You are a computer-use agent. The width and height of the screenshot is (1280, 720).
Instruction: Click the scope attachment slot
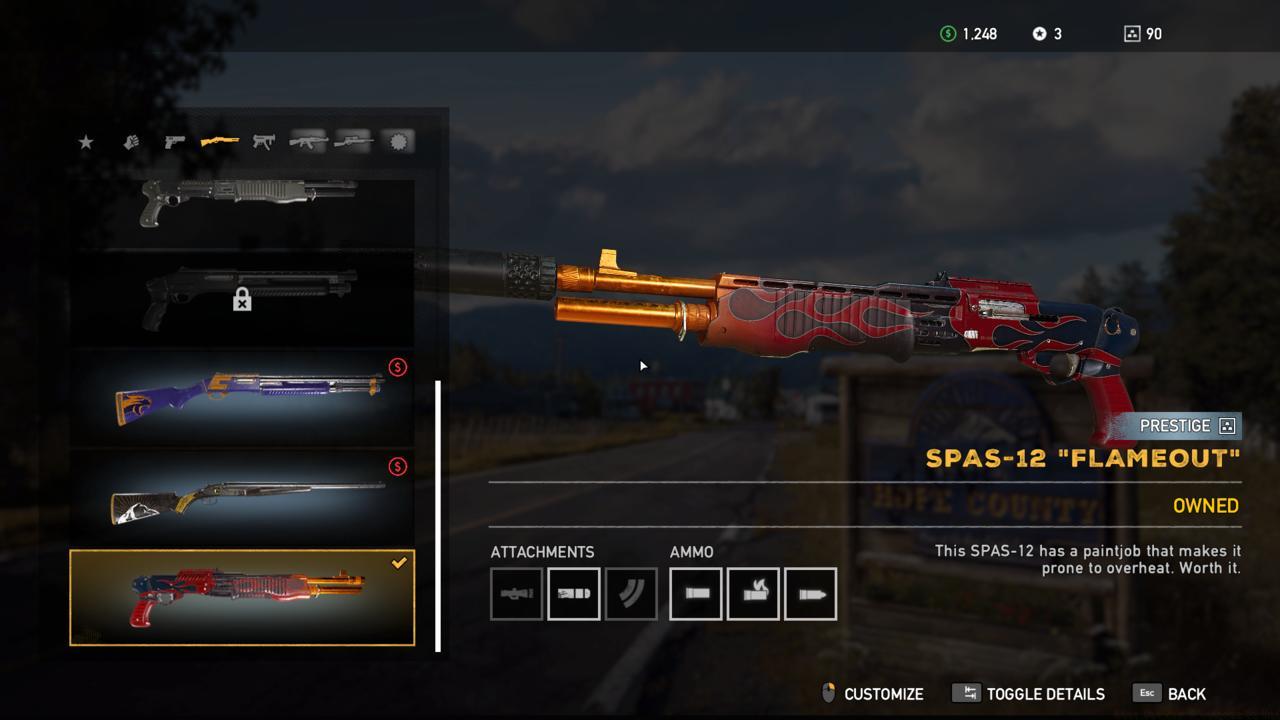tap(516, 593)
